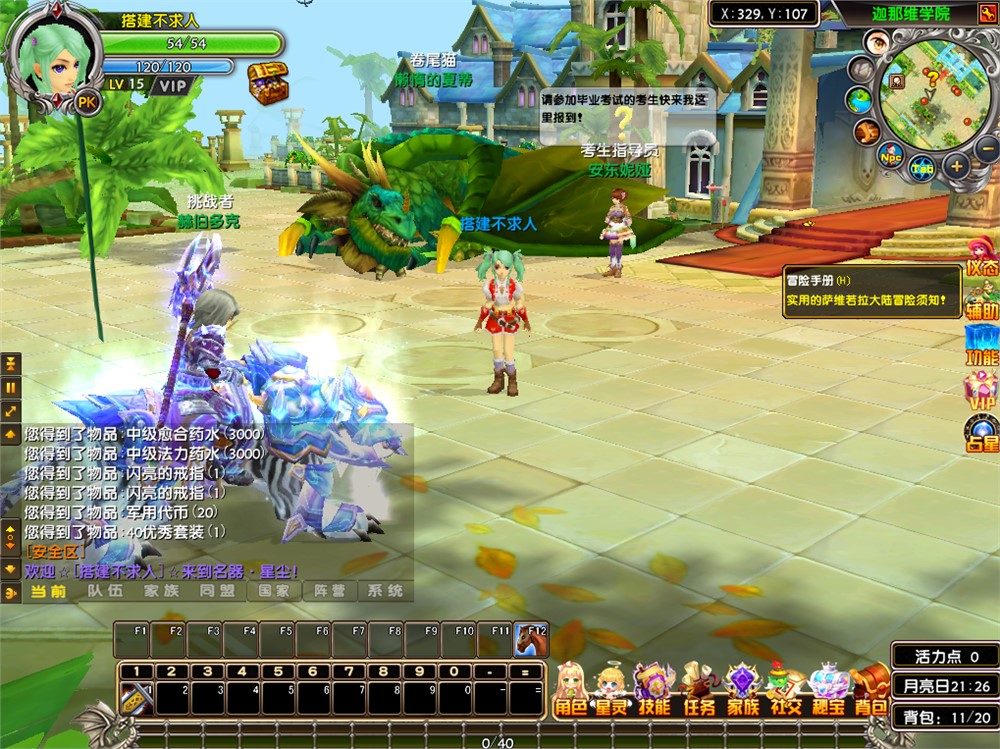Screen dimensions: 1000x749
Task: Toggle the PK mode badge
Action: pyautogui.click(x=89, y=102)
